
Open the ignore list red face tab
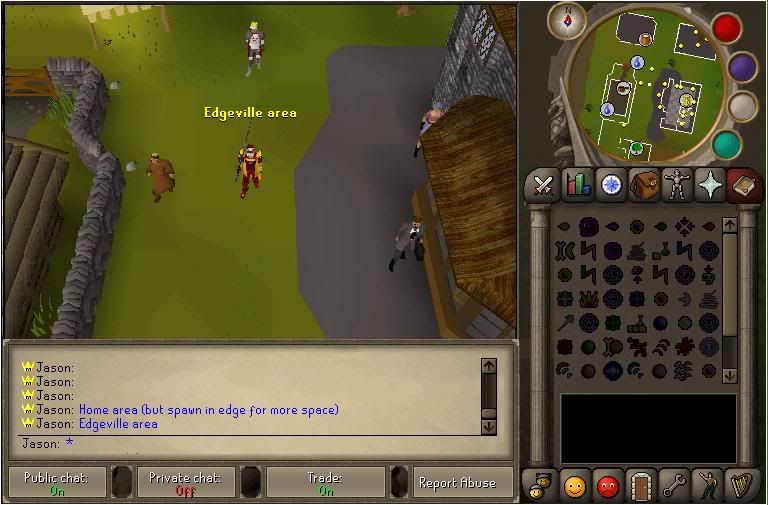[x=607, y=485]
